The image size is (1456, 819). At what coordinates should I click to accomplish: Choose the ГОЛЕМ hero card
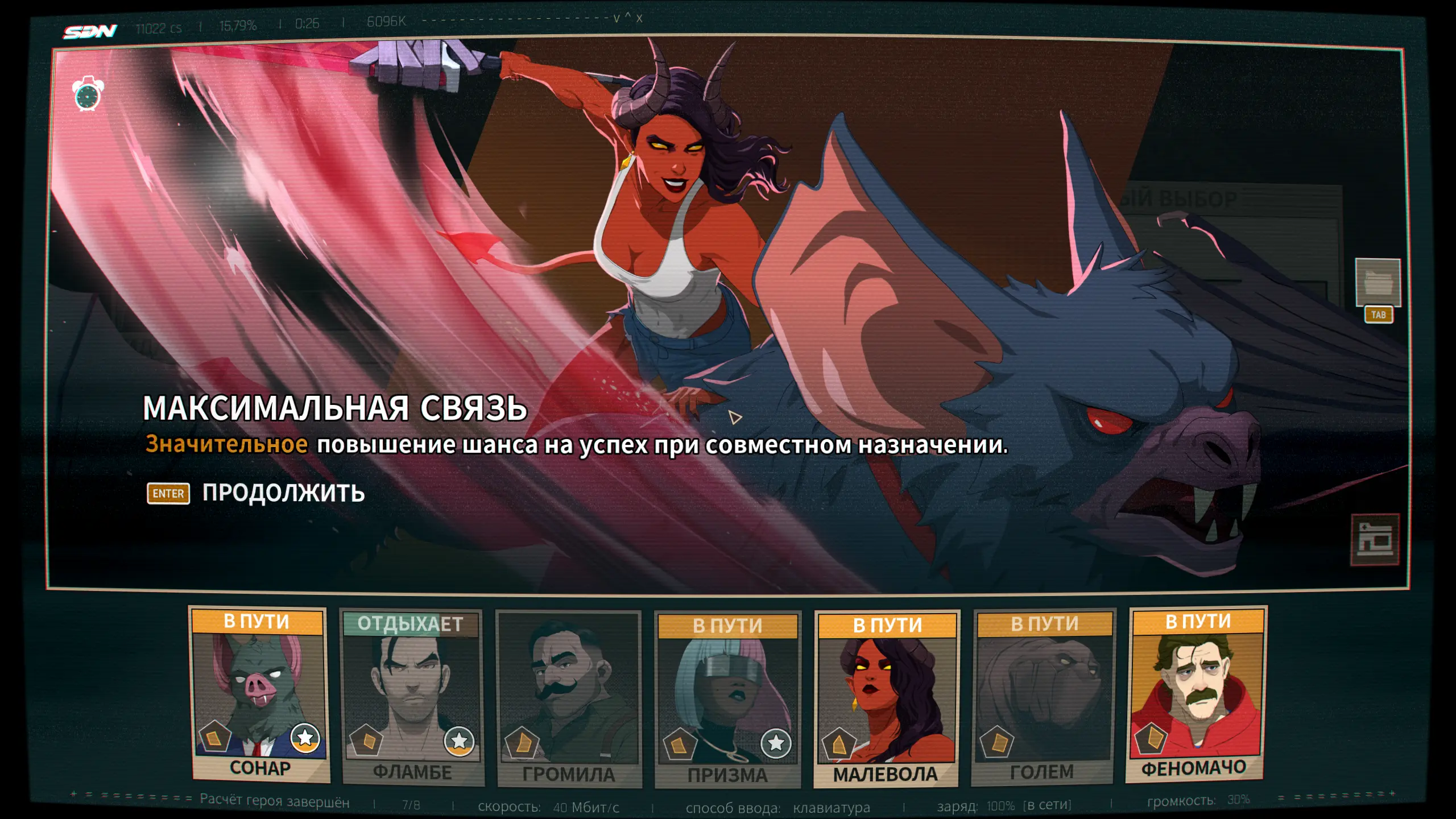(x=1043, y=697)
